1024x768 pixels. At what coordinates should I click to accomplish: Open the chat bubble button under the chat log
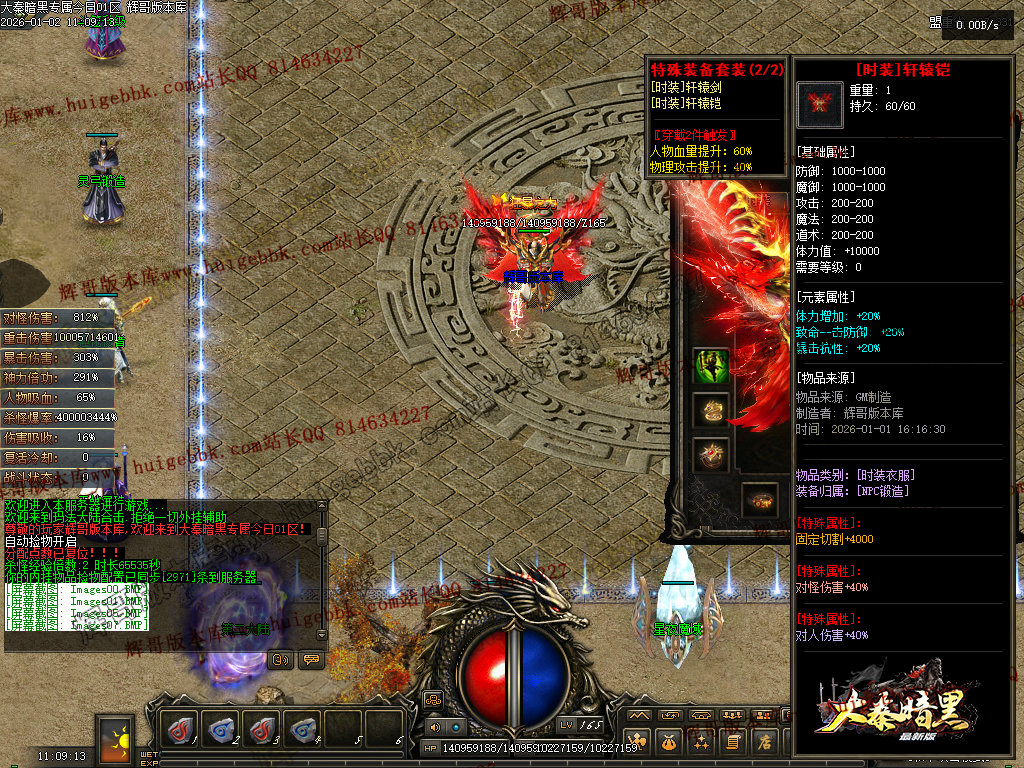coord(310,659)
